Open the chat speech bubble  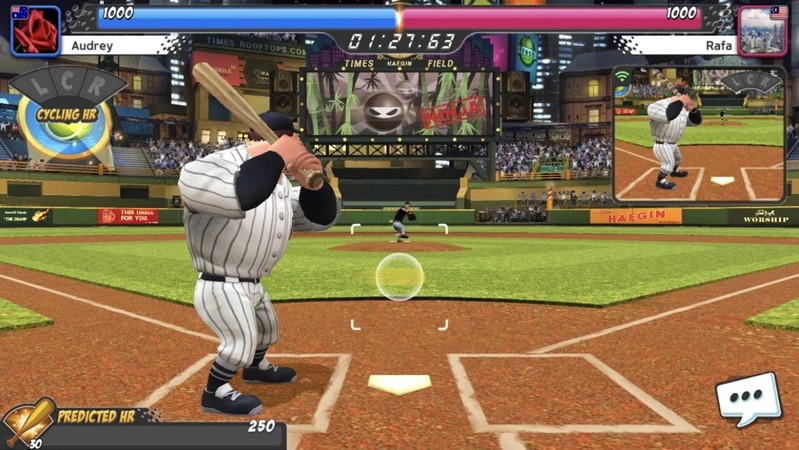[747, 398]
